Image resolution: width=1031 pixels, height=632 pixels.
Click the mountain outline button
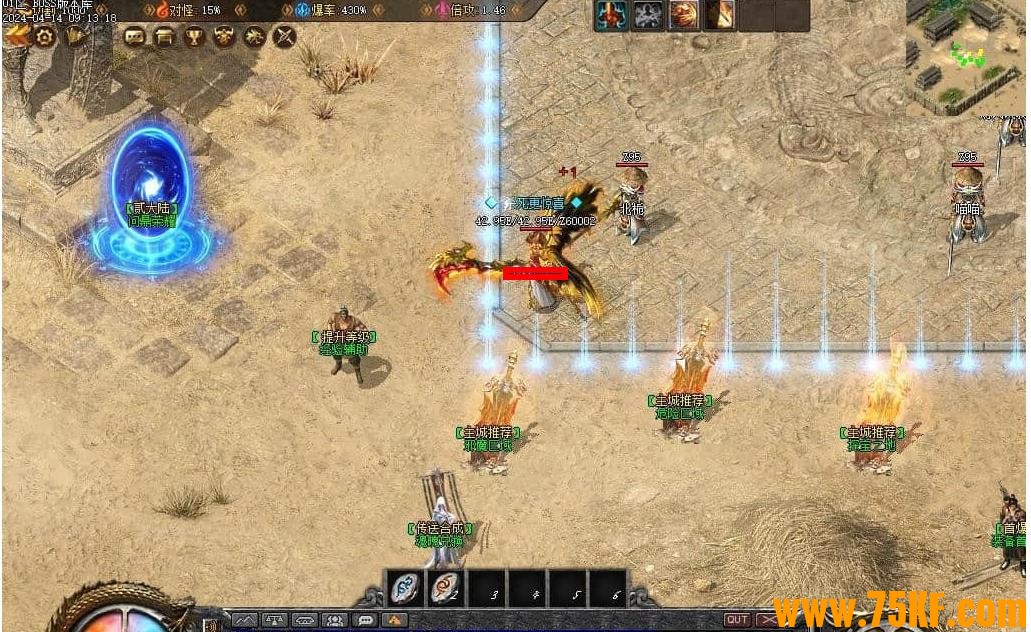click(x=245, y=620)
